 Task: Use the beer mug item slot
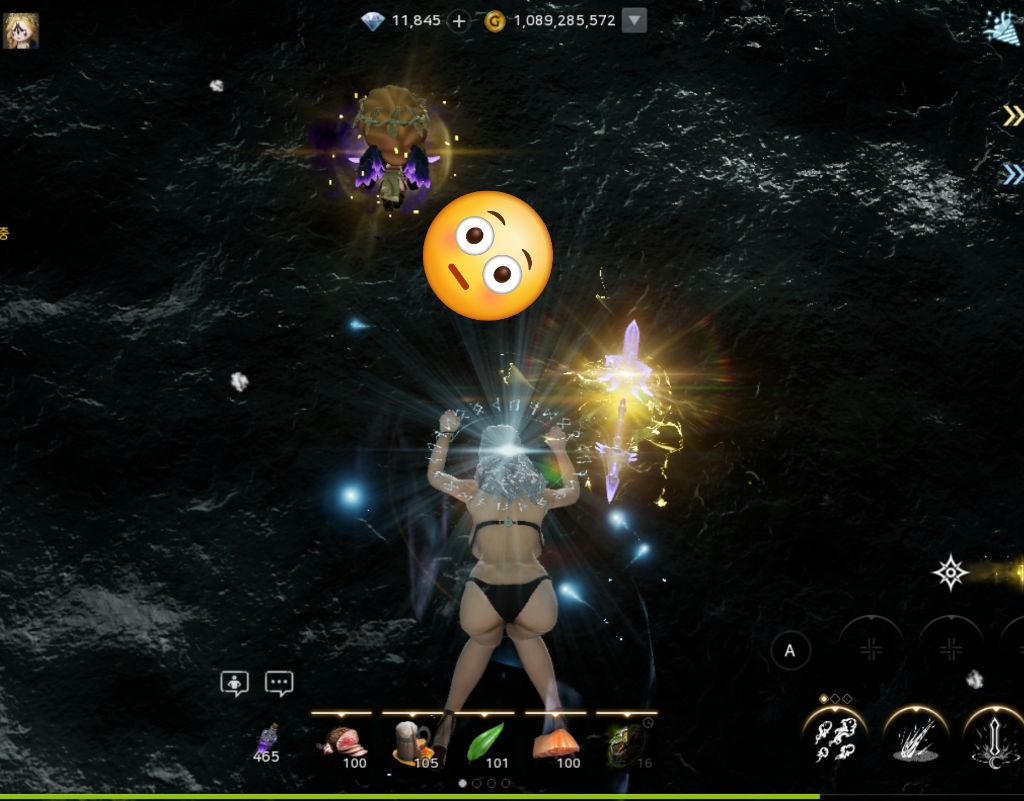(412, 743)
